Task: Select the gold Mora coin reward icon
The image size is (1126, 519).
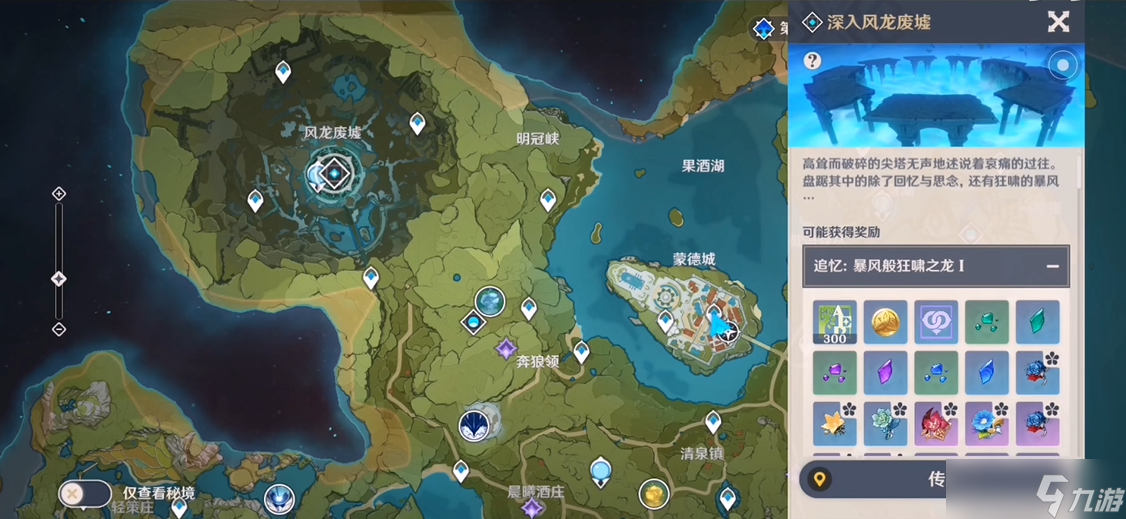Action: [885, 322]
